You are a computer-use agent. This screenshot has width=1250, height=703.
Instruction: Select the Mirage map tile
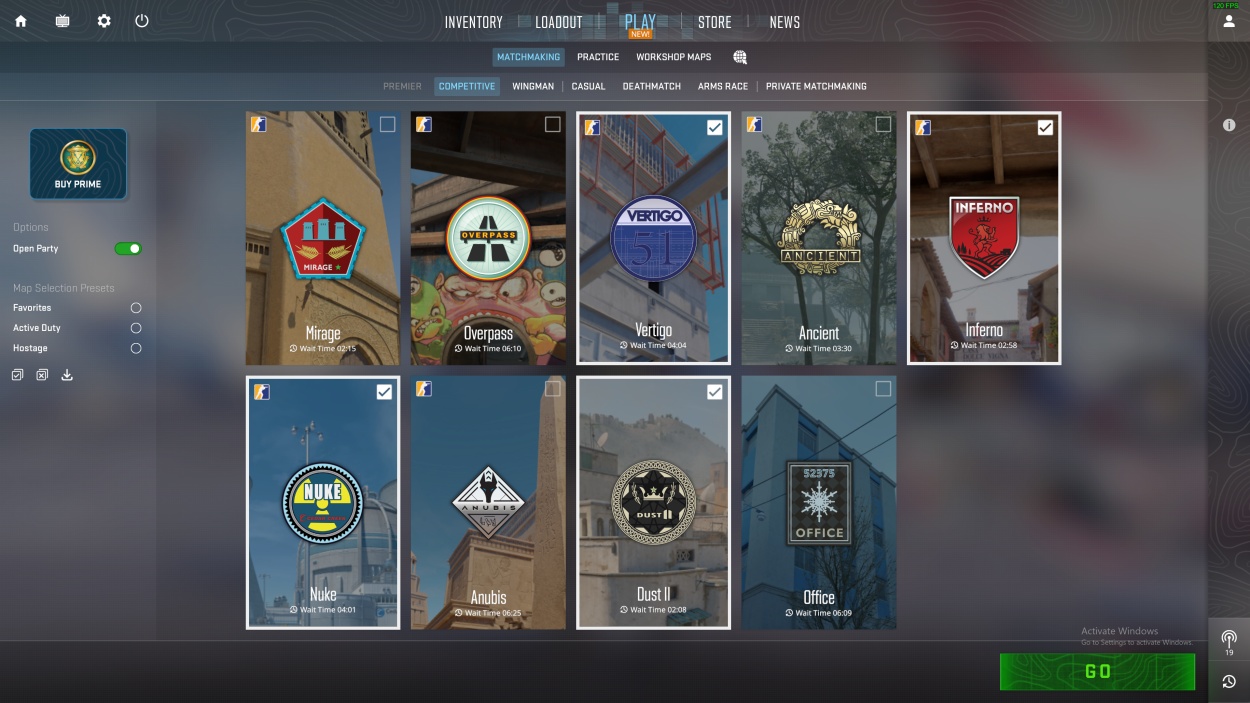tap(322, 240)
